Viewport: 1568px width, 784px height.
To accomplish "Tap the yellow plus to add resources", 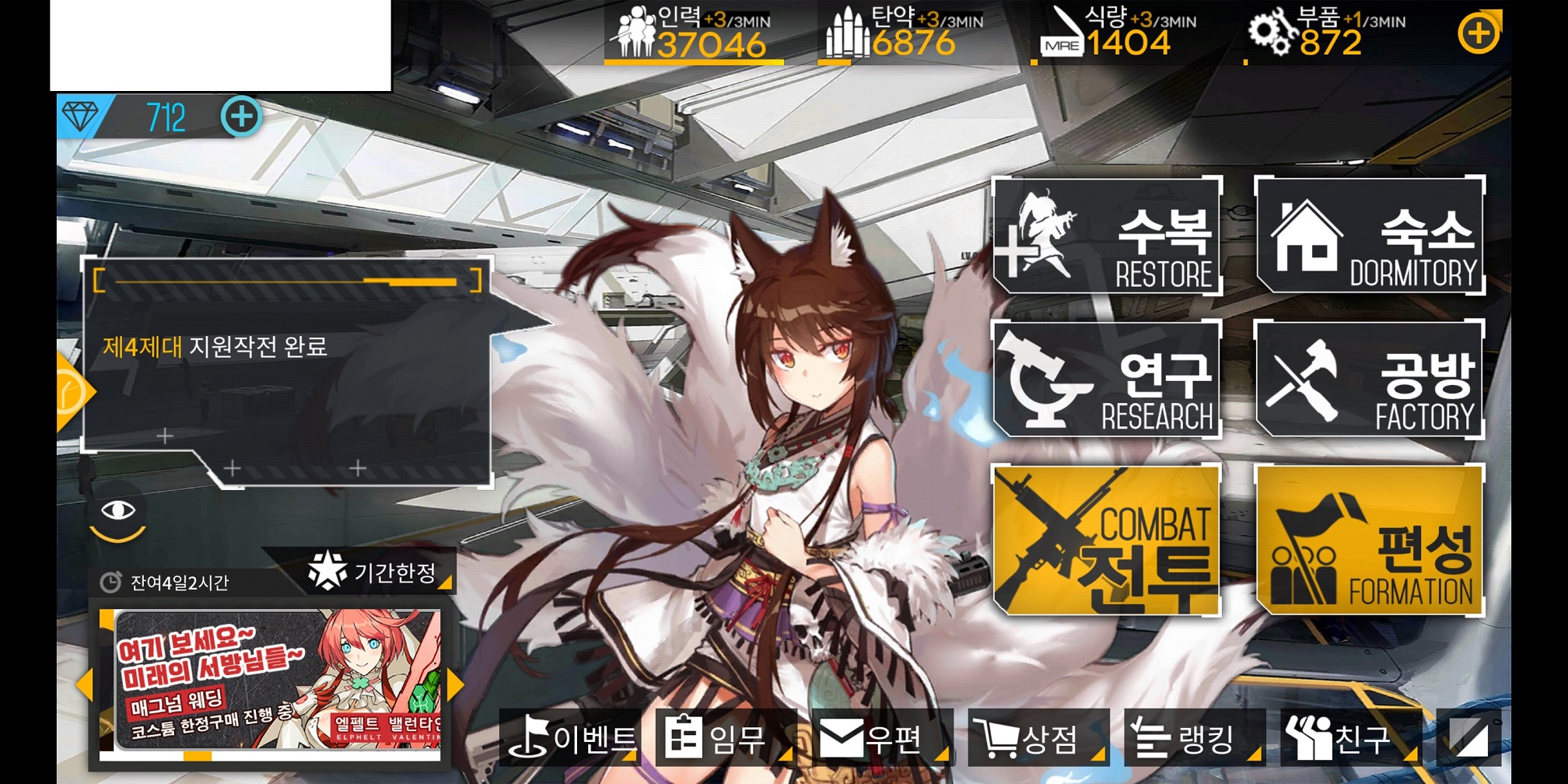I will click(x=1478, y=34).
